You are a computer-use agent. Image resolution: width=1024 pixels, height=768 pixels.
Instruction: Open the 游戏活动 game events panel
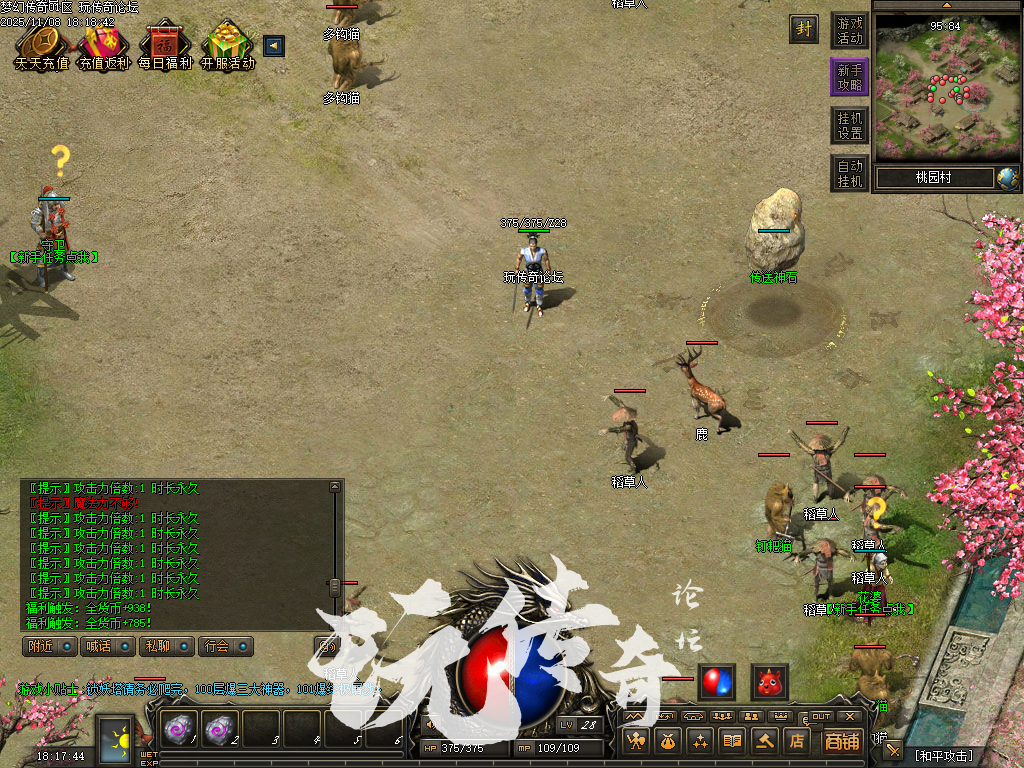850,30
